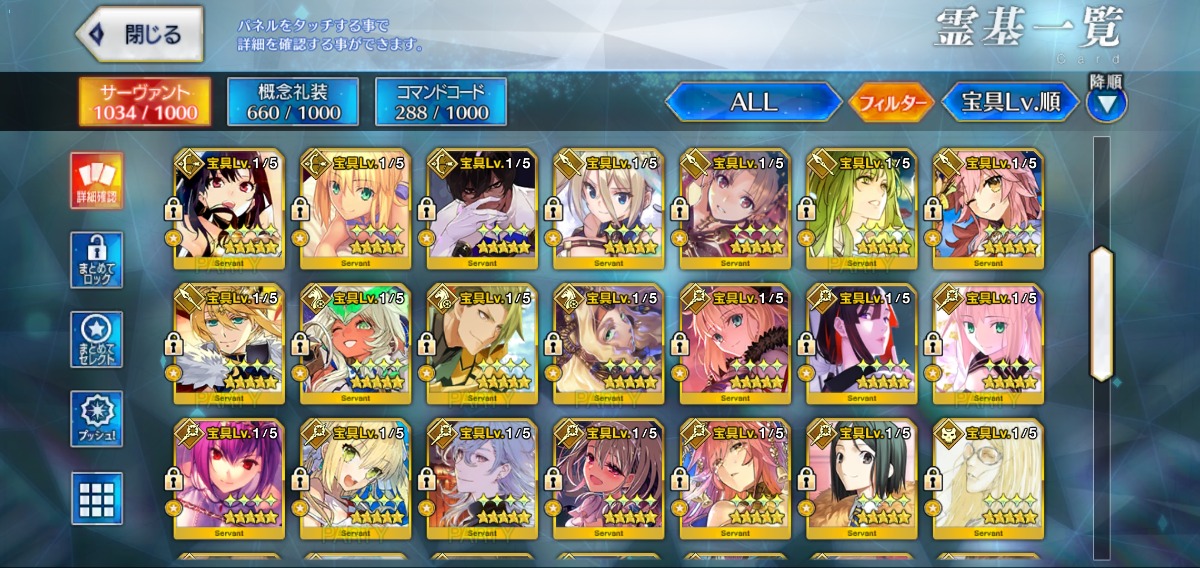Image resolution: width=1200 pixels, height=568 pixels.
Task: Show the コマンドコード tab
Action: click(x=441, y=101)
